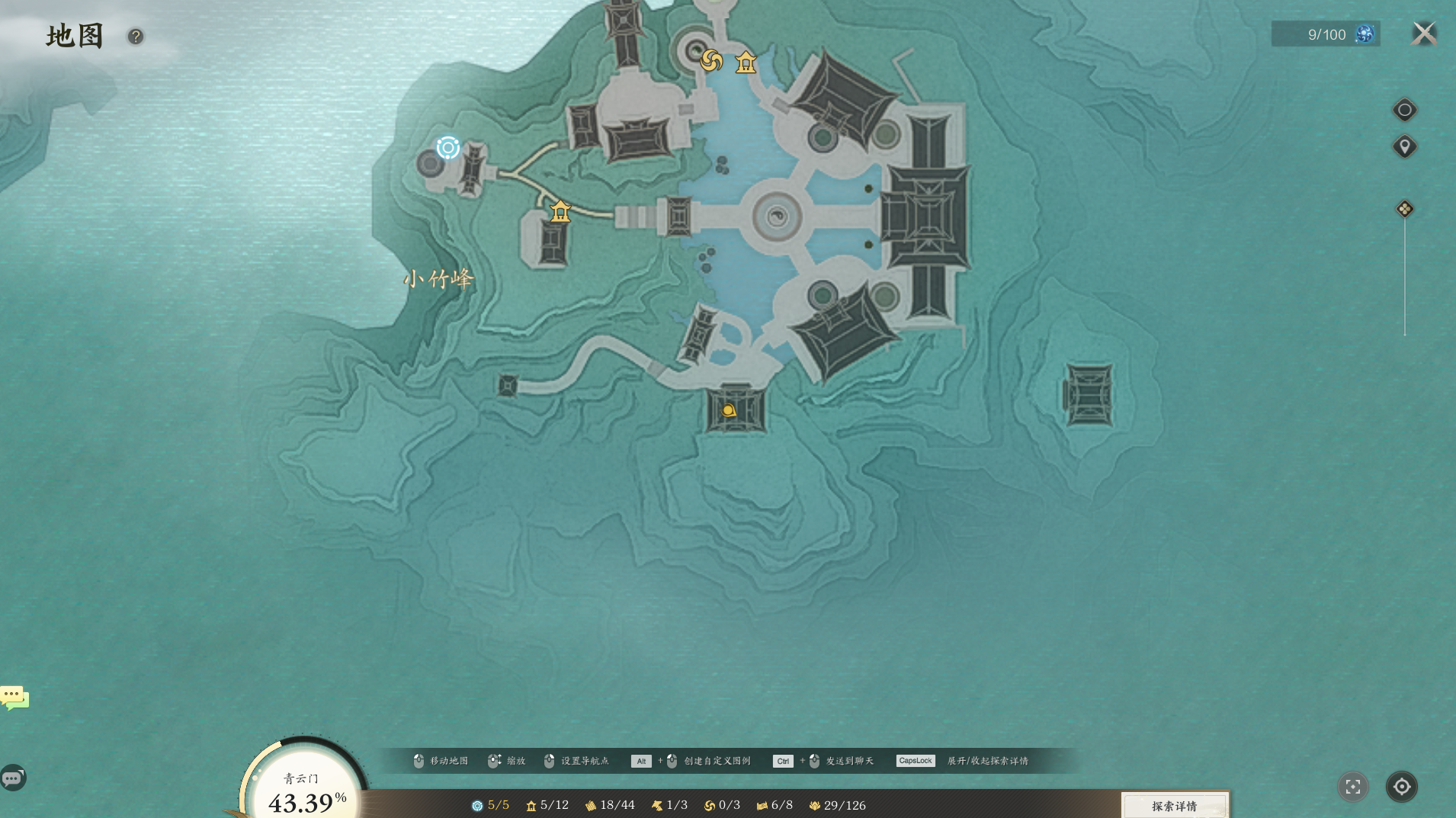1456x818 pixels.
Task: Click the blue spirit orb currency icon
Action: (1365, 34)
